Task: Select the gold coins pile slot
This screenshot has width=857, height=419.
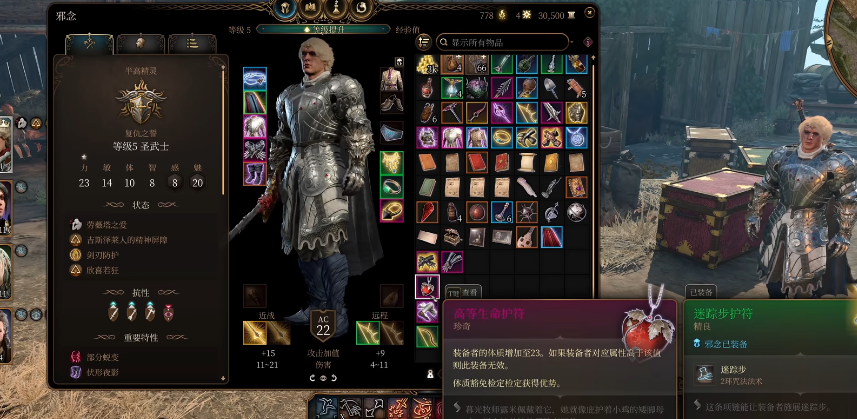Action: [427, 65]
